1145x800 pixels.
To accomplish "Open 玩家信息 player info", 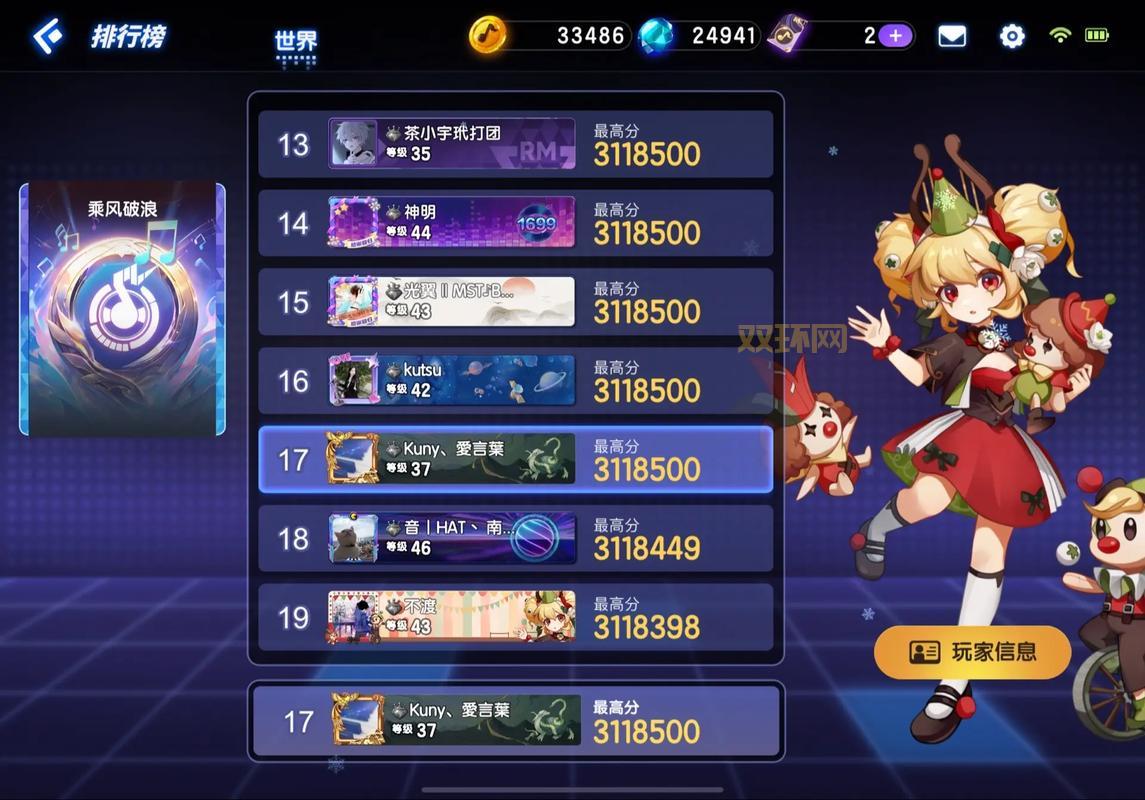I will click(x=972, y=653).
